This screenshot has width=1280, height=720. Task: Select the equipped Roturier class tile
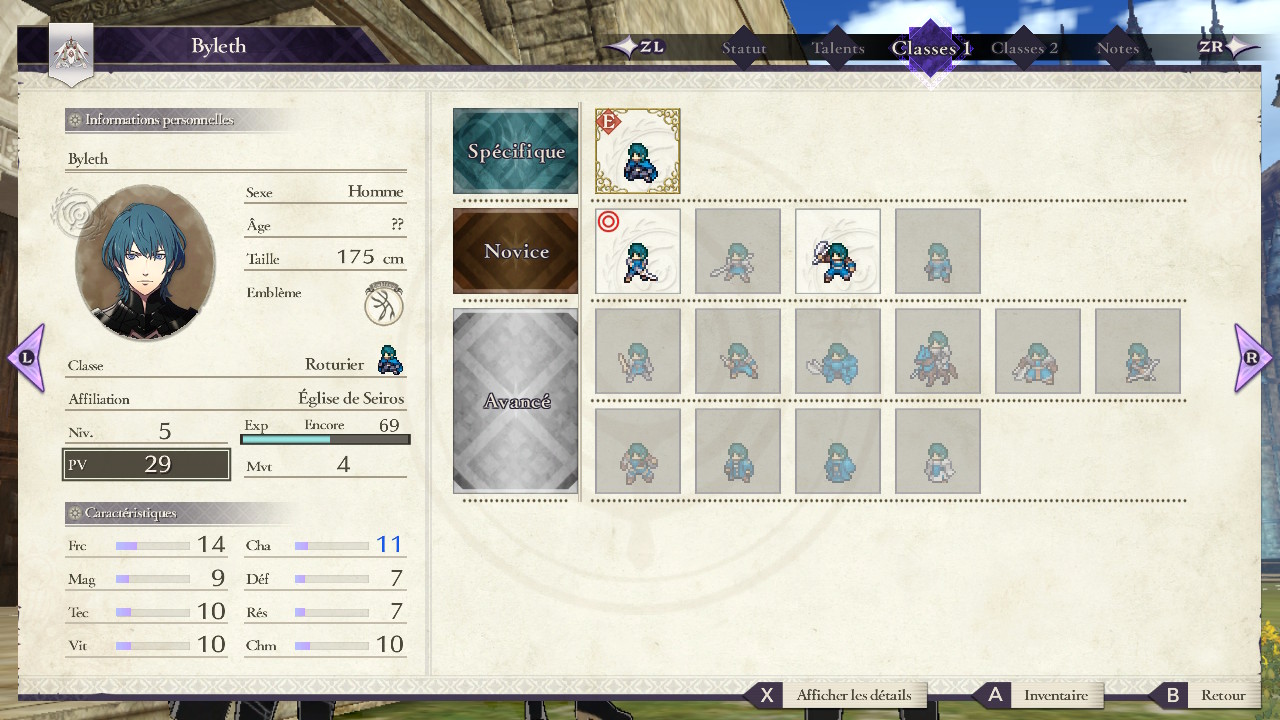(638, 151)
